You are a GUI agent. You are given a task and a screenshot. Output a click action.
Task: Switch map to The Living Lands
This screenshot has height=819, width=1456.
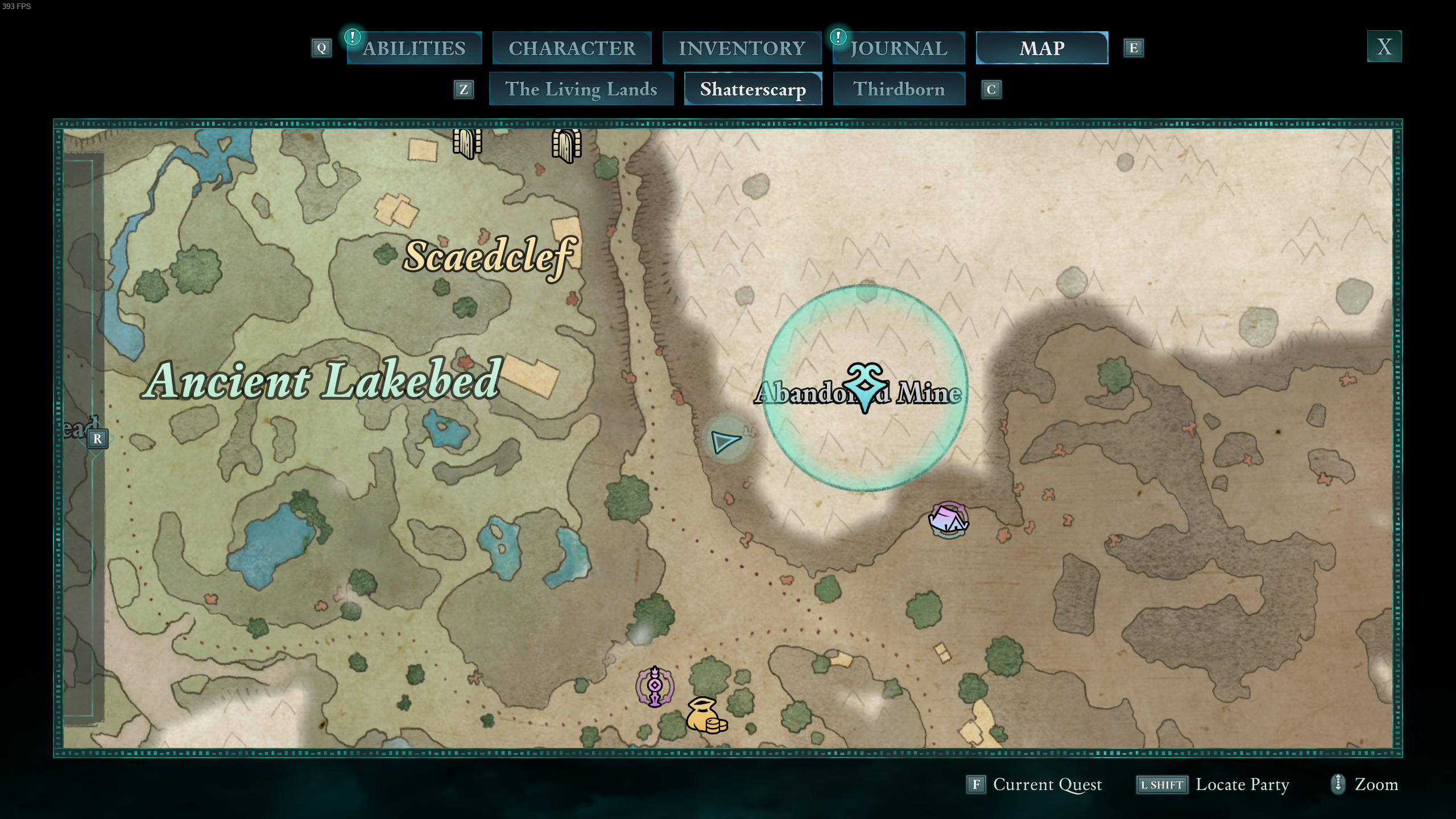(x=581, y=89)
